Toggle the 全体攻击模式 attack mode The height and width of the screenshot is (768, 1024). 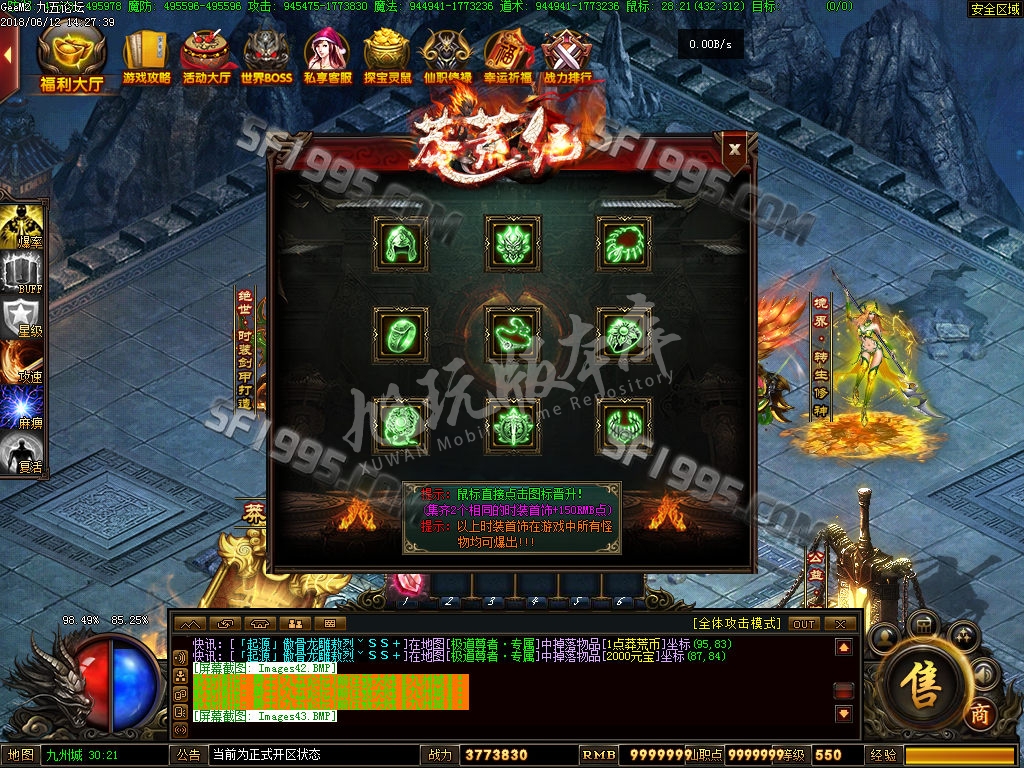pyautogui.click(x=737, y=624)
